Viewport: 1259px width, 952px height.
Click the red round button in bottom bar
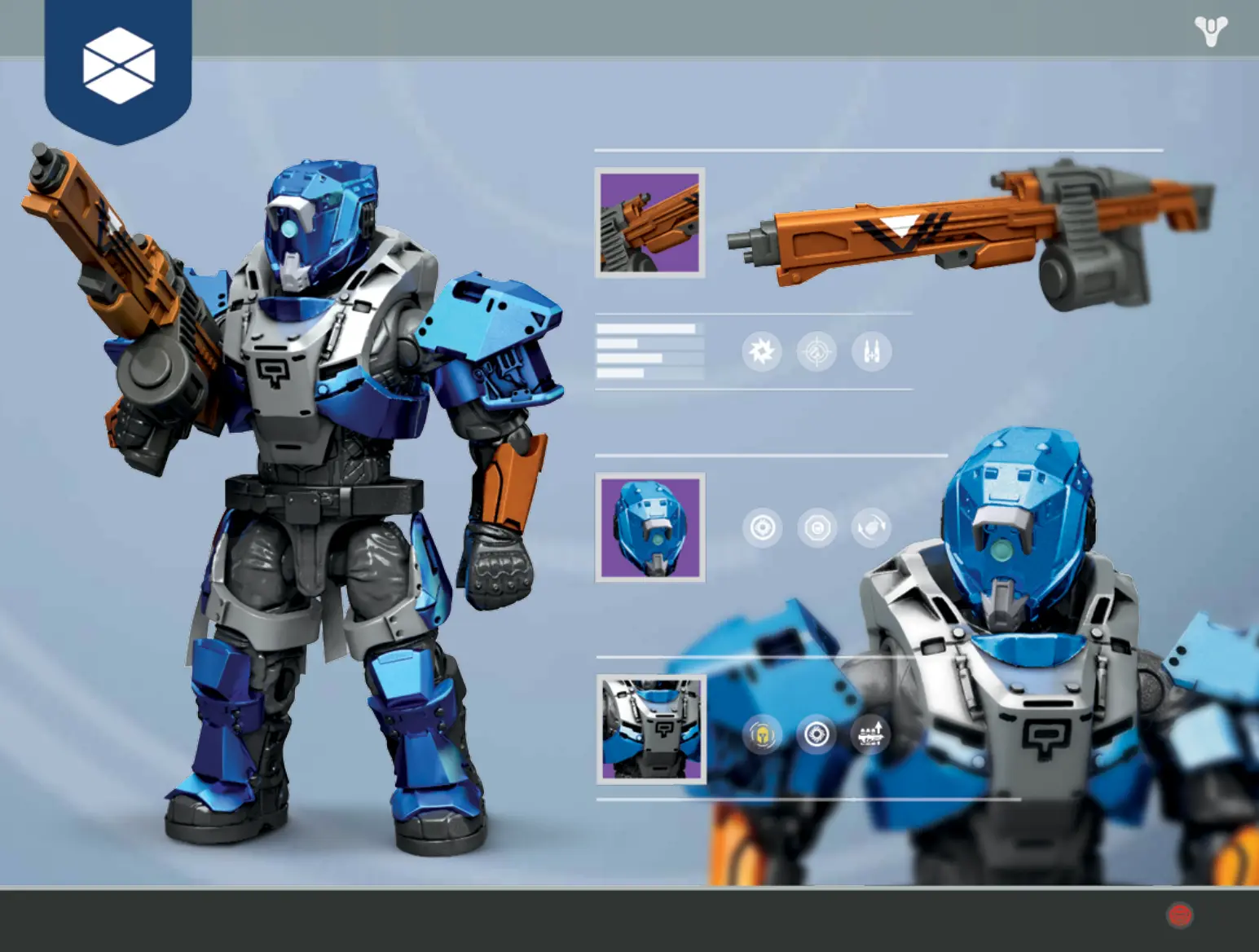pos(1179,915)
